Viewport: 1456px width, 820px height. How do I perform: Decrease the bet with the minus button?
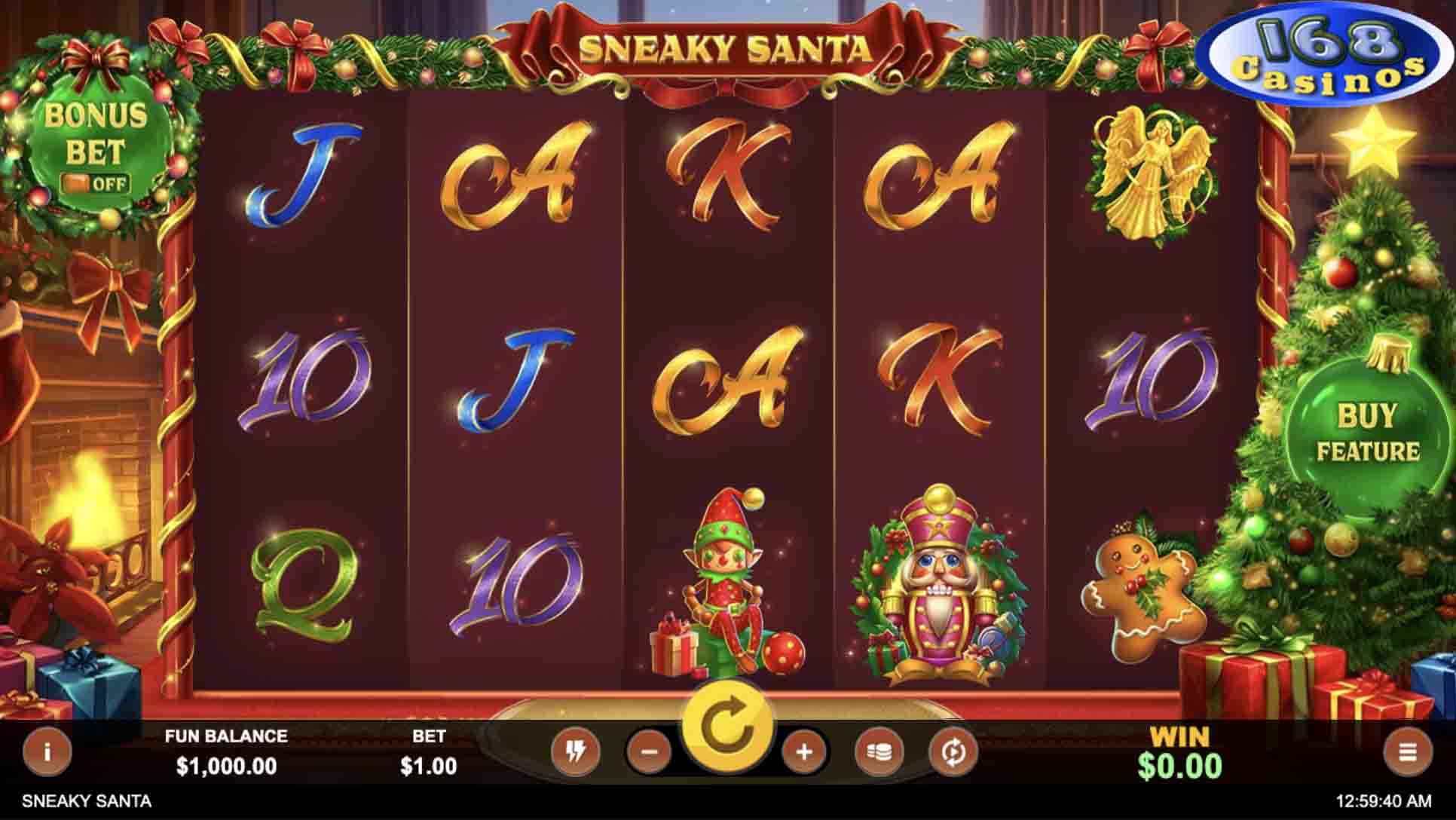650,751
